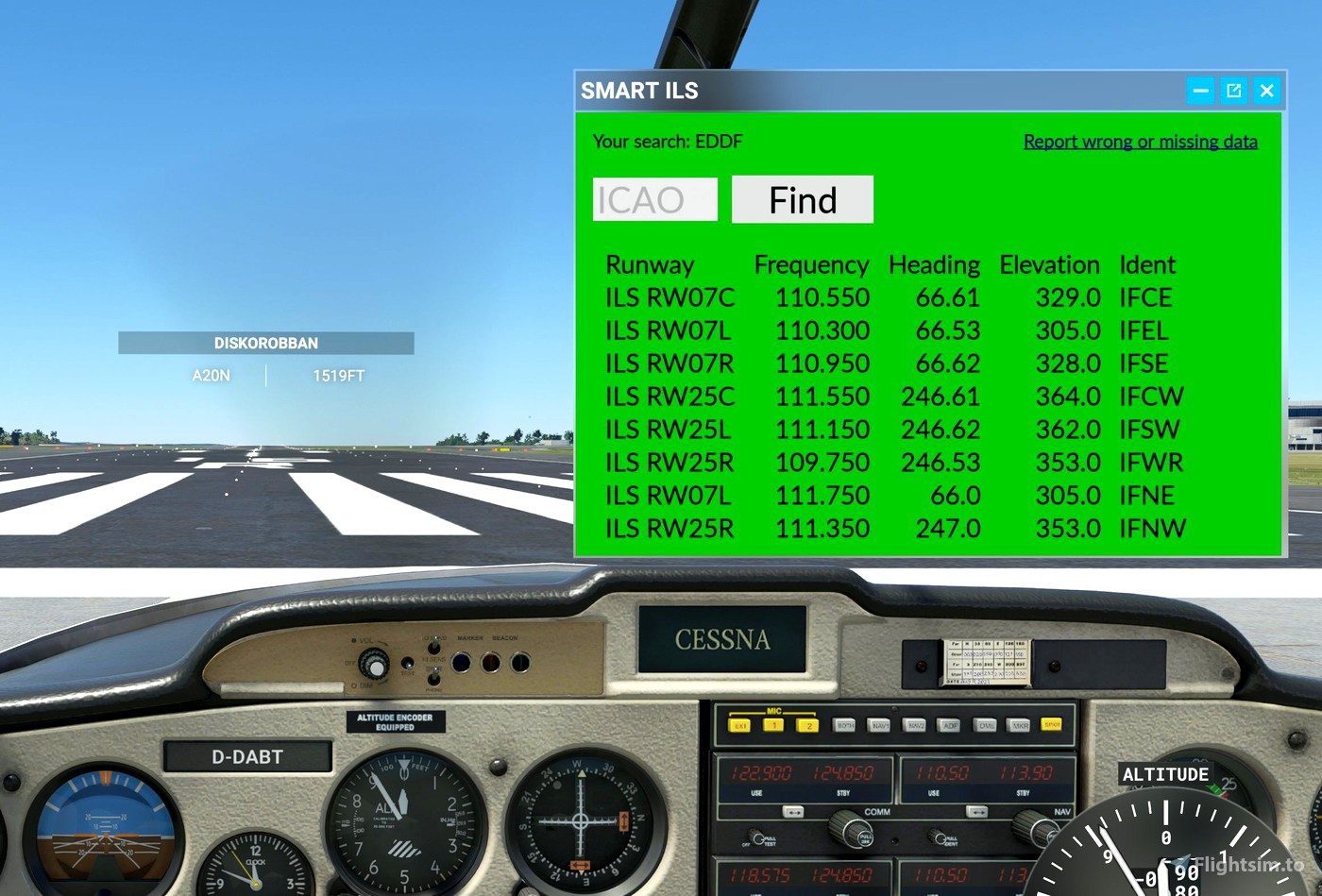
Task: Select the yellow SPKR audio button
Action: pyautogui.click(x=1052, y=725)
